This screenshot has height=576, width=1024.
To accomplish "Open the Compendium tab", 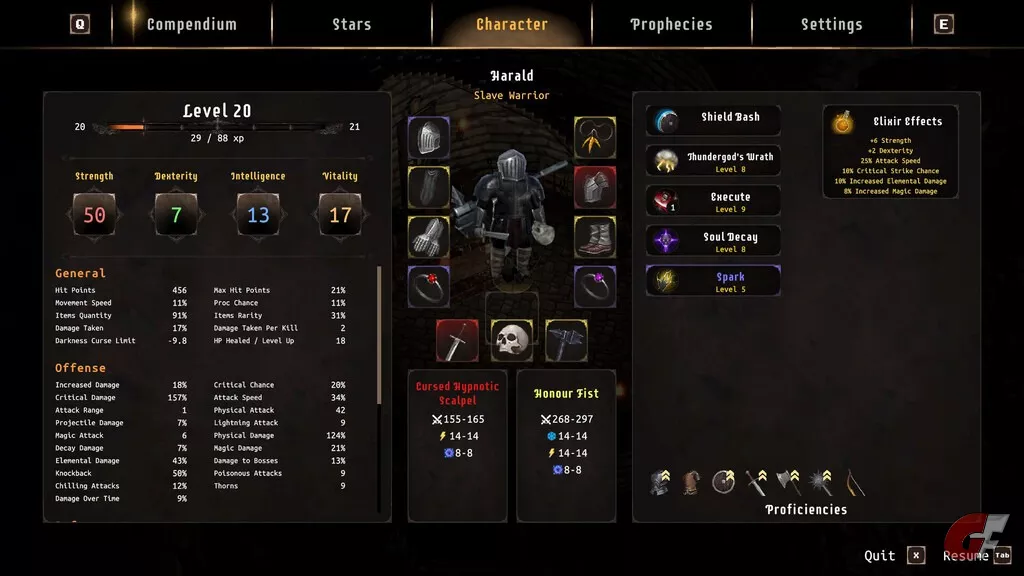I will [x=191, y=24].
